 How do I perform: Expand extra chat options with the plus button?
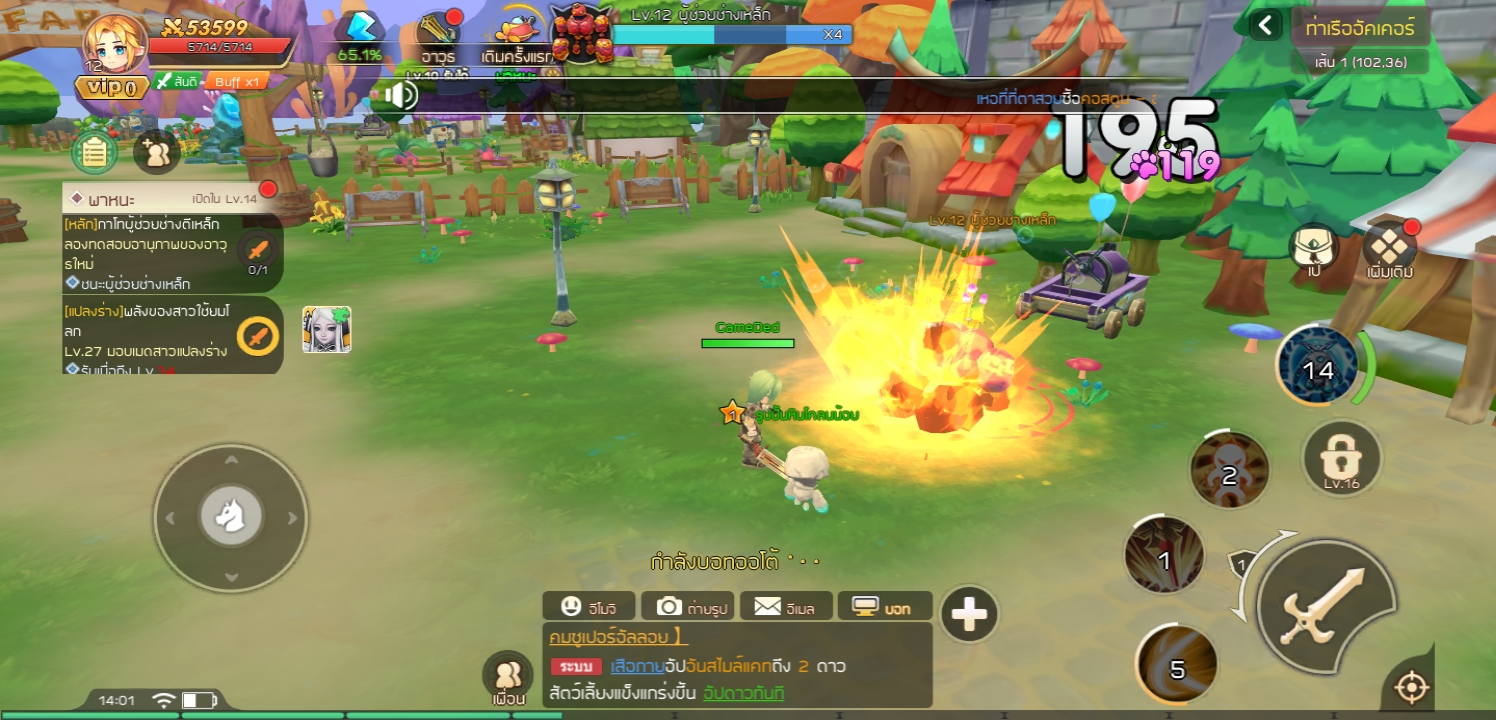pos(969,614)
